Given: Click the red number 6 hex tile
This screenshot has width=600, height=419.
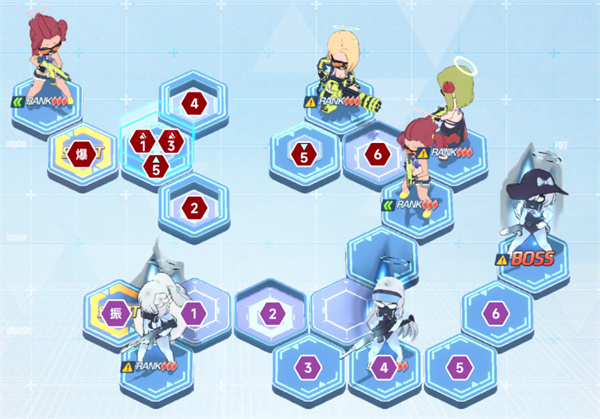Looking at the screenshot, I should [x=375, y=154].
